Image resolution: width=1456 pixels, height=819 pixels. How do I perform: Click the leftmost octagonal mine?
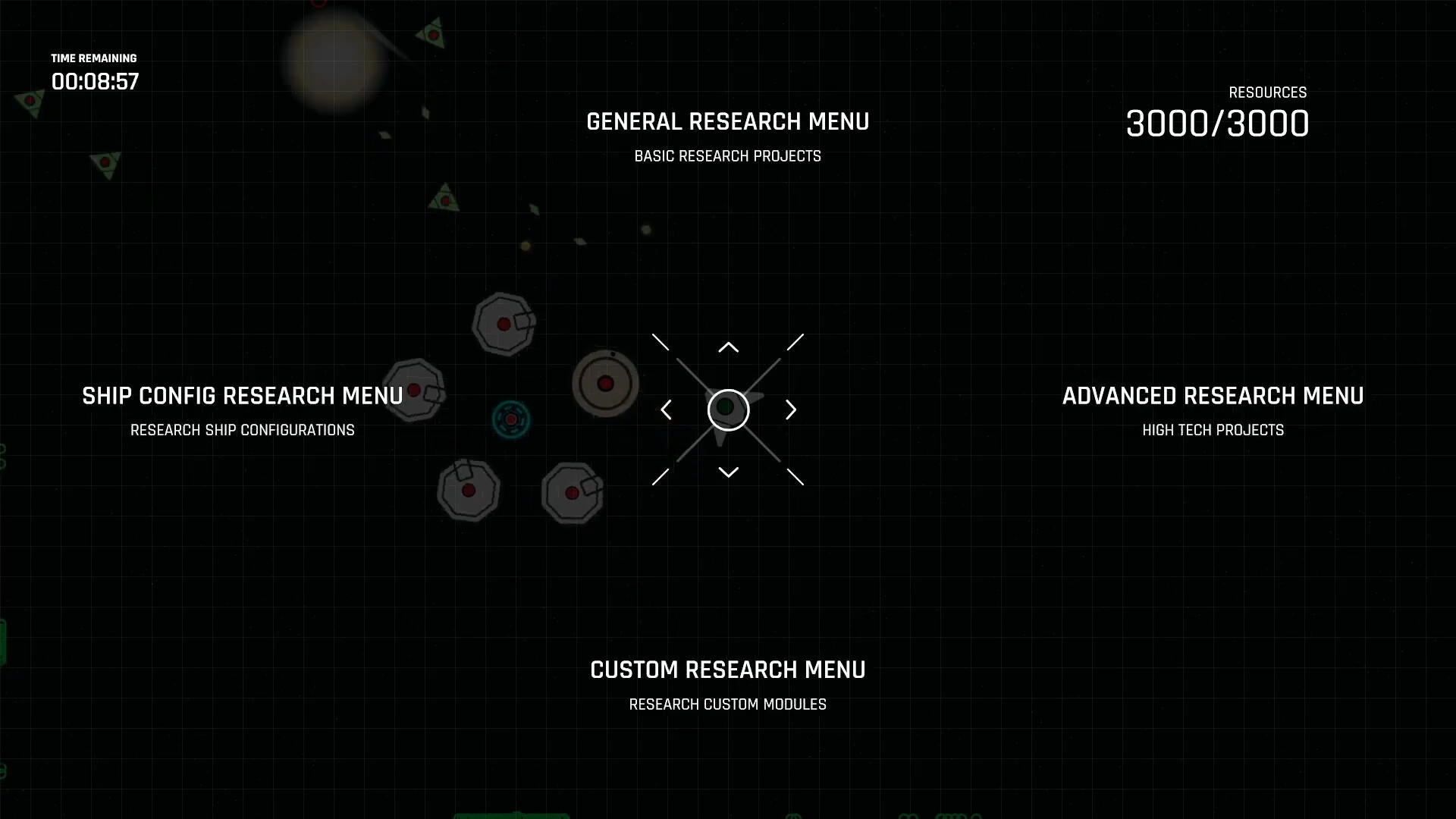pos(413,389)
